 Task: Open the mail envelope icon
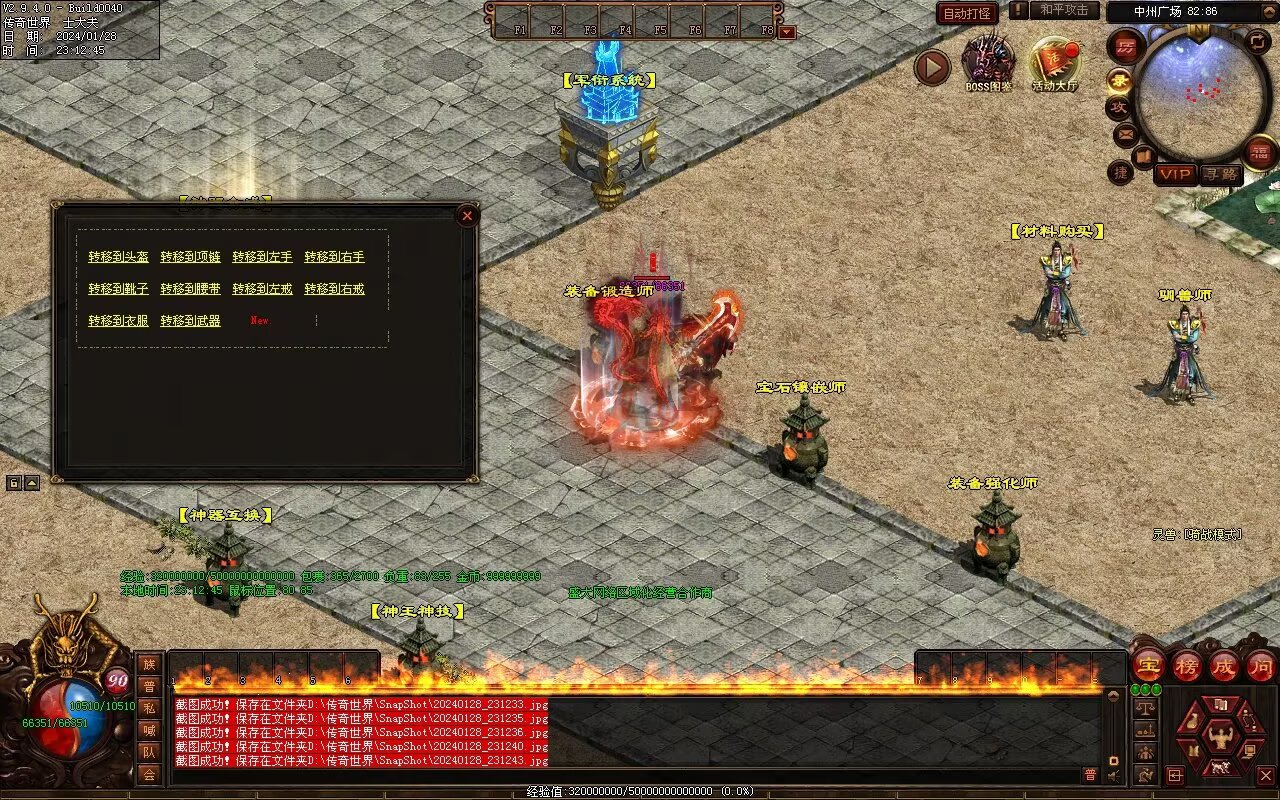point(1126,133)
